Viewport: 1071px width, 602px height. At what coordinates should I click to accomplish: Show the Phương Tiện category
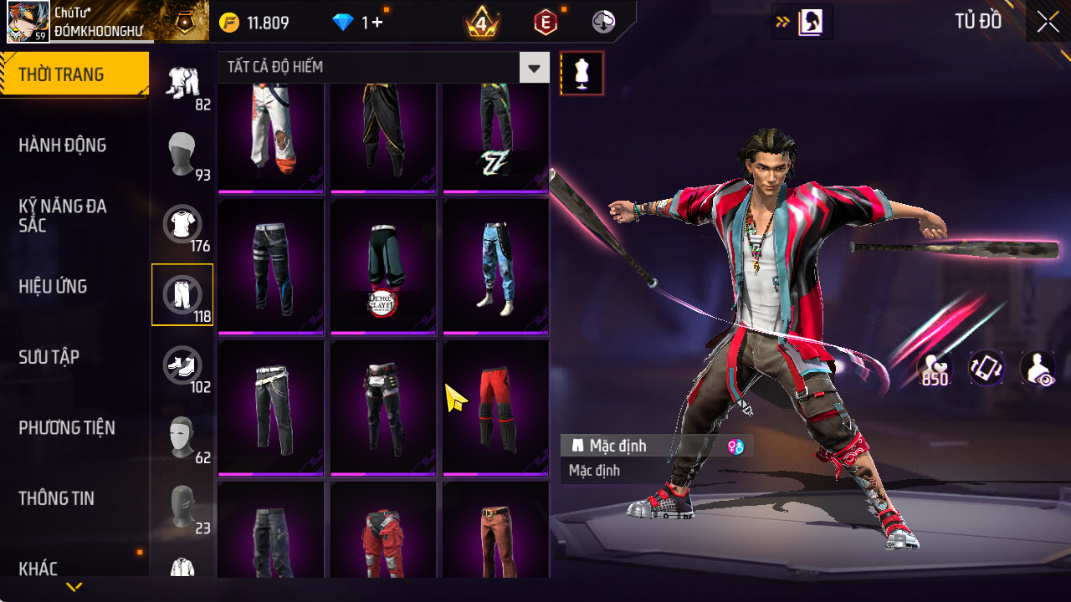pyautogui.click(x=66, y=428)
